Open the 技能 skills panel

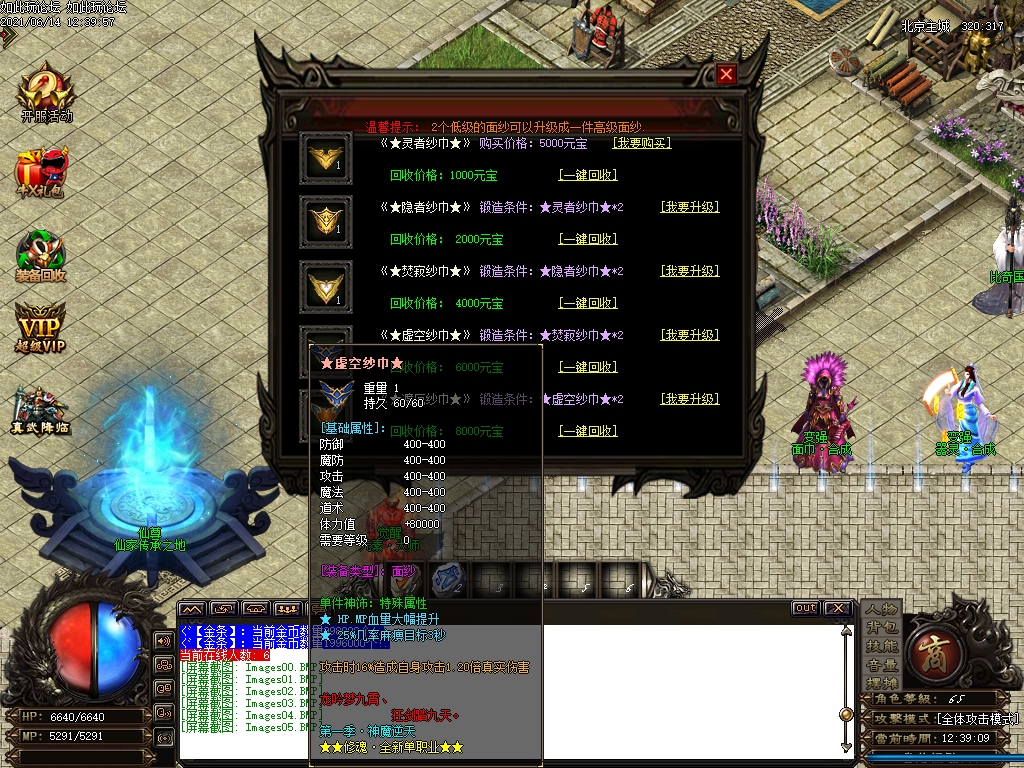click(x=881, y=647)
